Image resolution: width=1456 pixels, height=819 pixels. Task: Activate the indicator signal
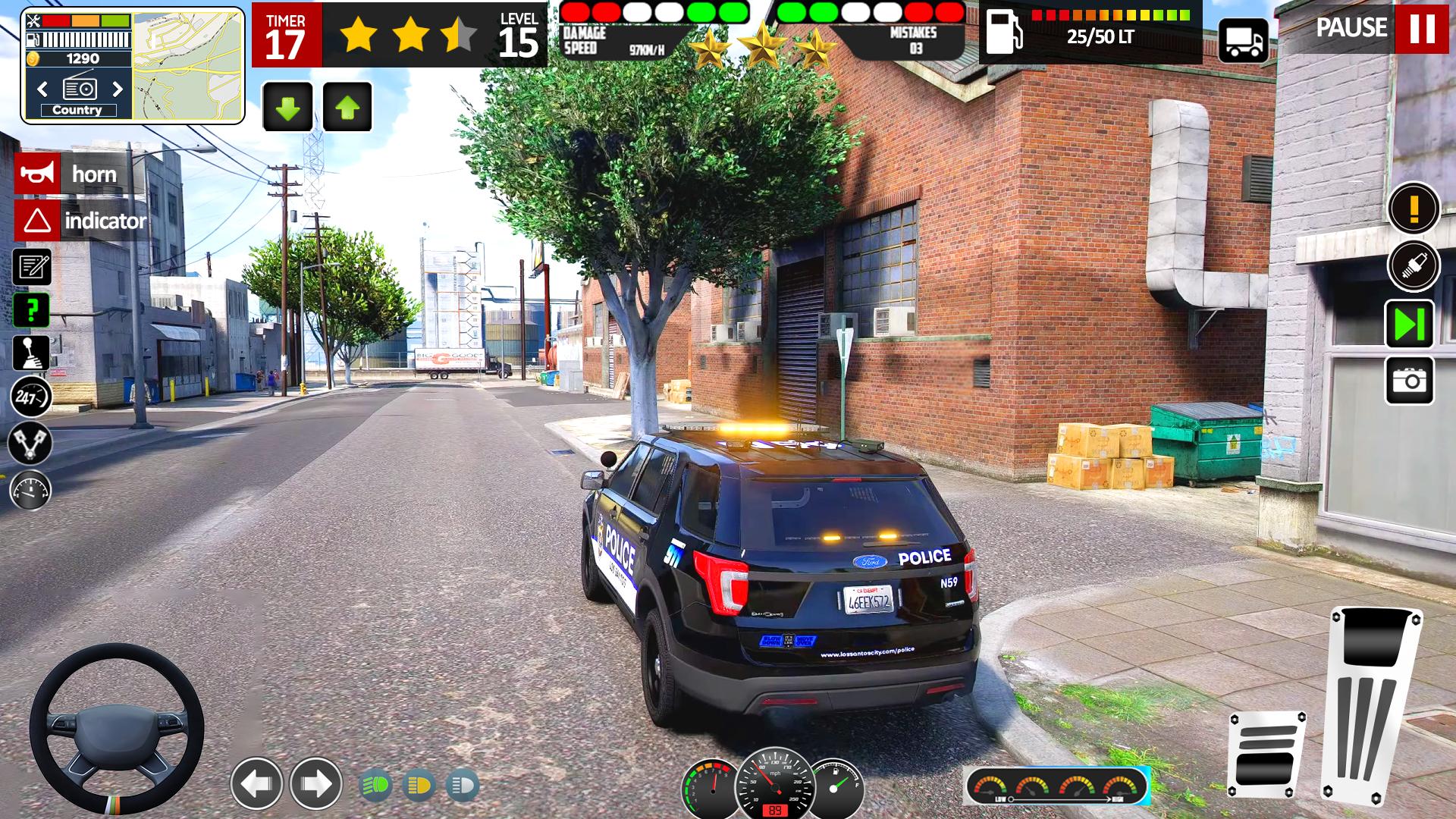[36, 222]
